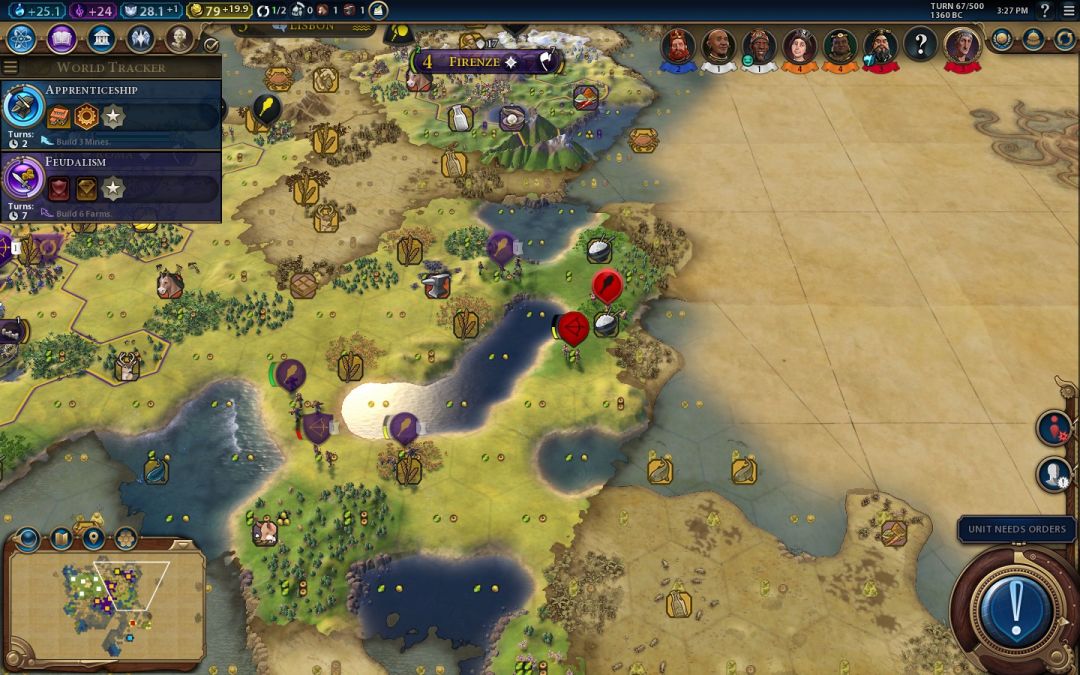Toggle the World Tracker checkmark button
This screenshot has height=675, width=1080.
[x=210, y=45]
